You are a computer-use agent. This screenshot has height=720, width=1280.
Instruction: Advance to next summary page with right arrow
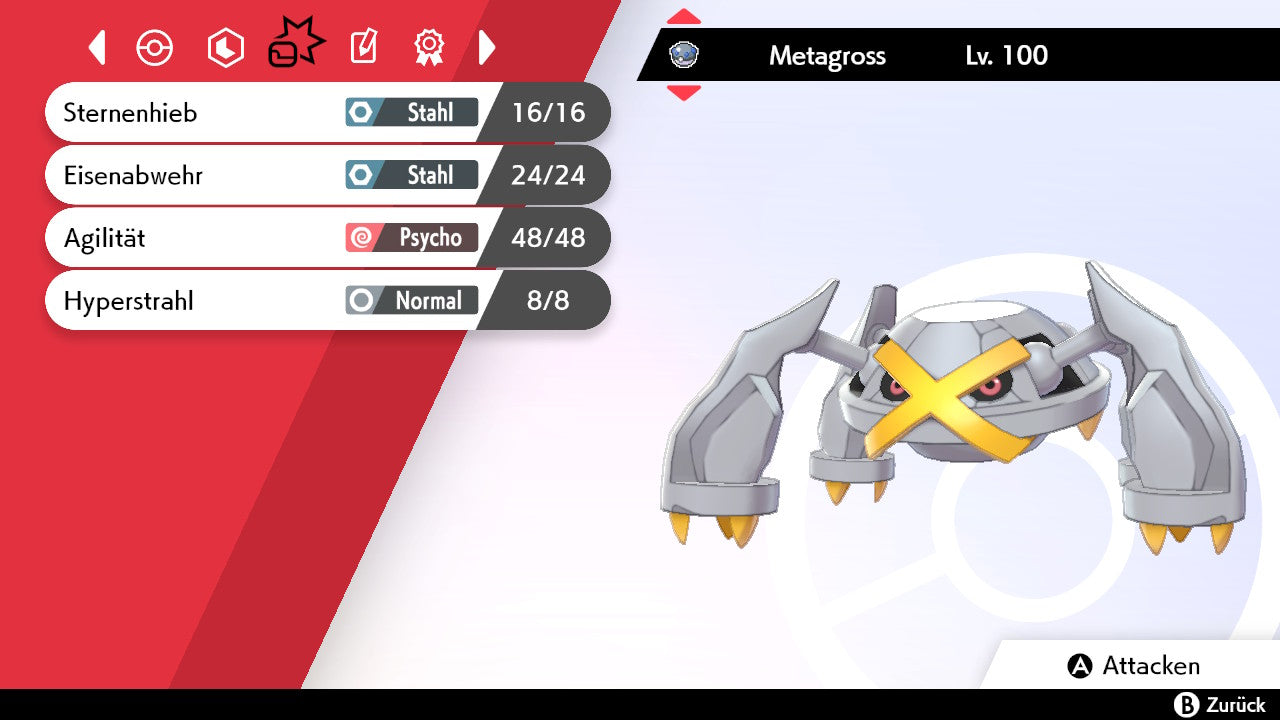point(487,48)
